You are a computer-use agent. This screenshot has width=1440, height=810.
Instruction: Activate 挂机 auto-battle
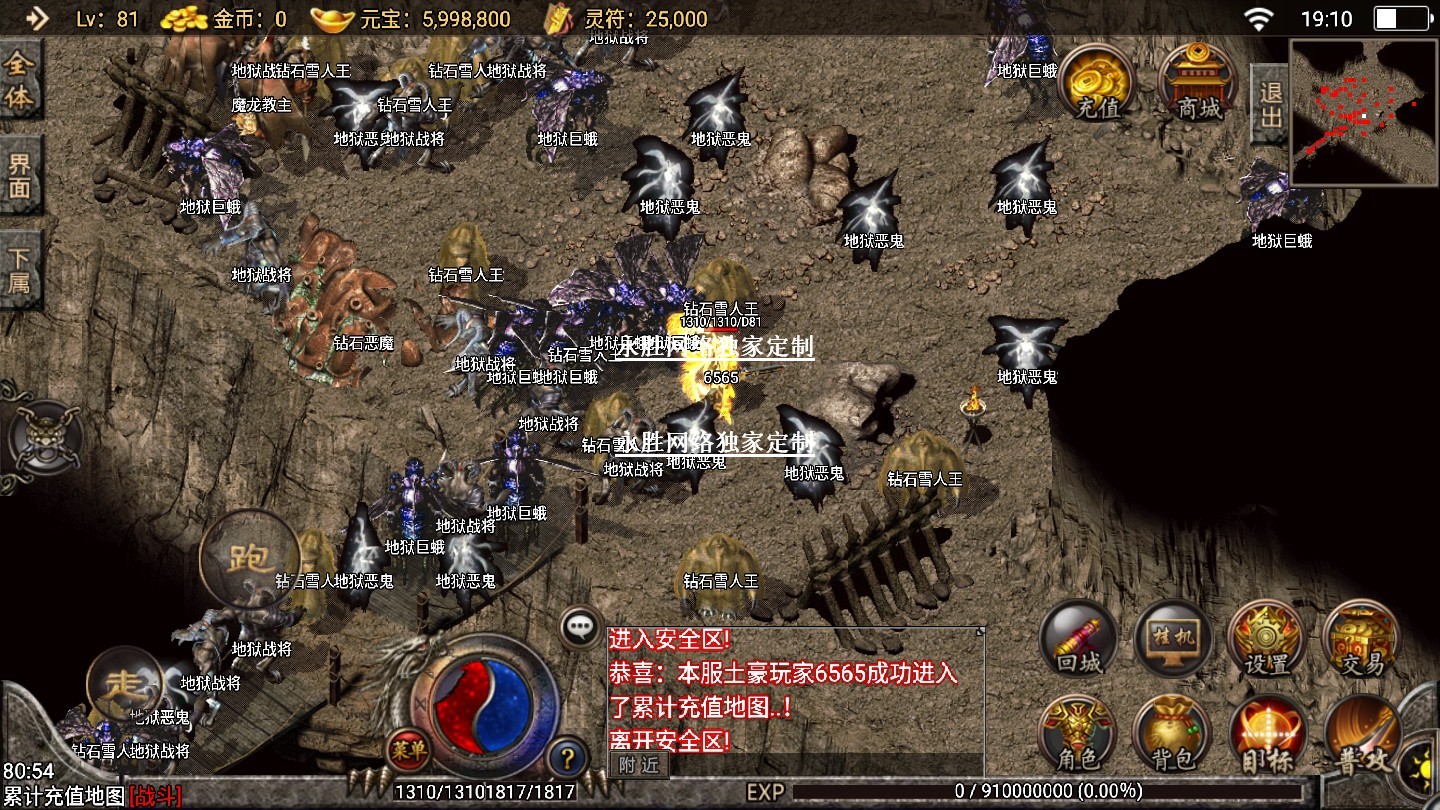1173,638
